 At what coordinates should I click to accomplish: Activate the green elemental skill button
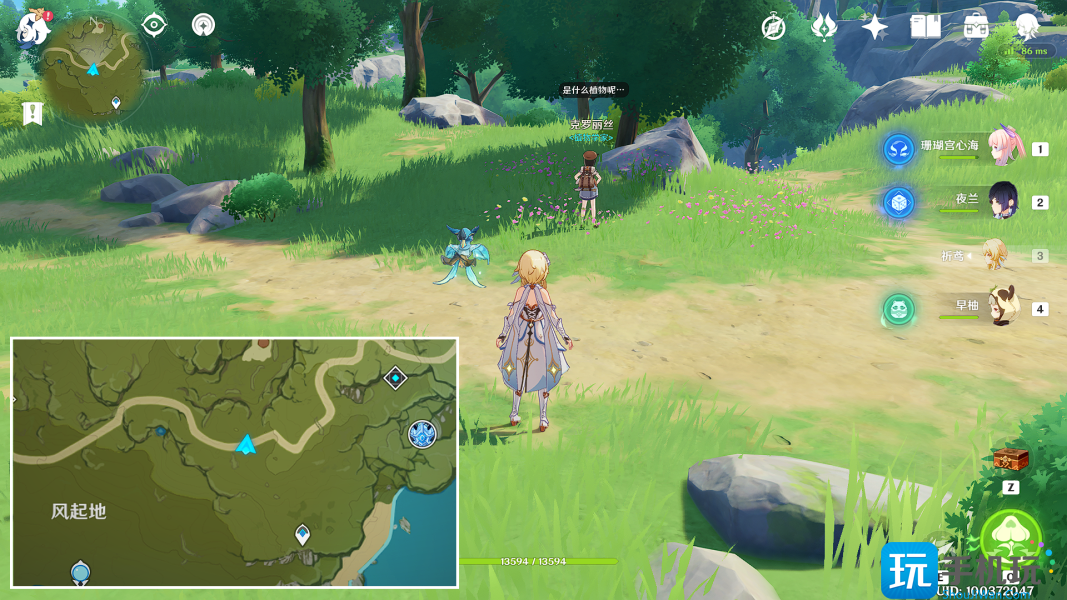pyautogui.click(x=1011, y=540)
